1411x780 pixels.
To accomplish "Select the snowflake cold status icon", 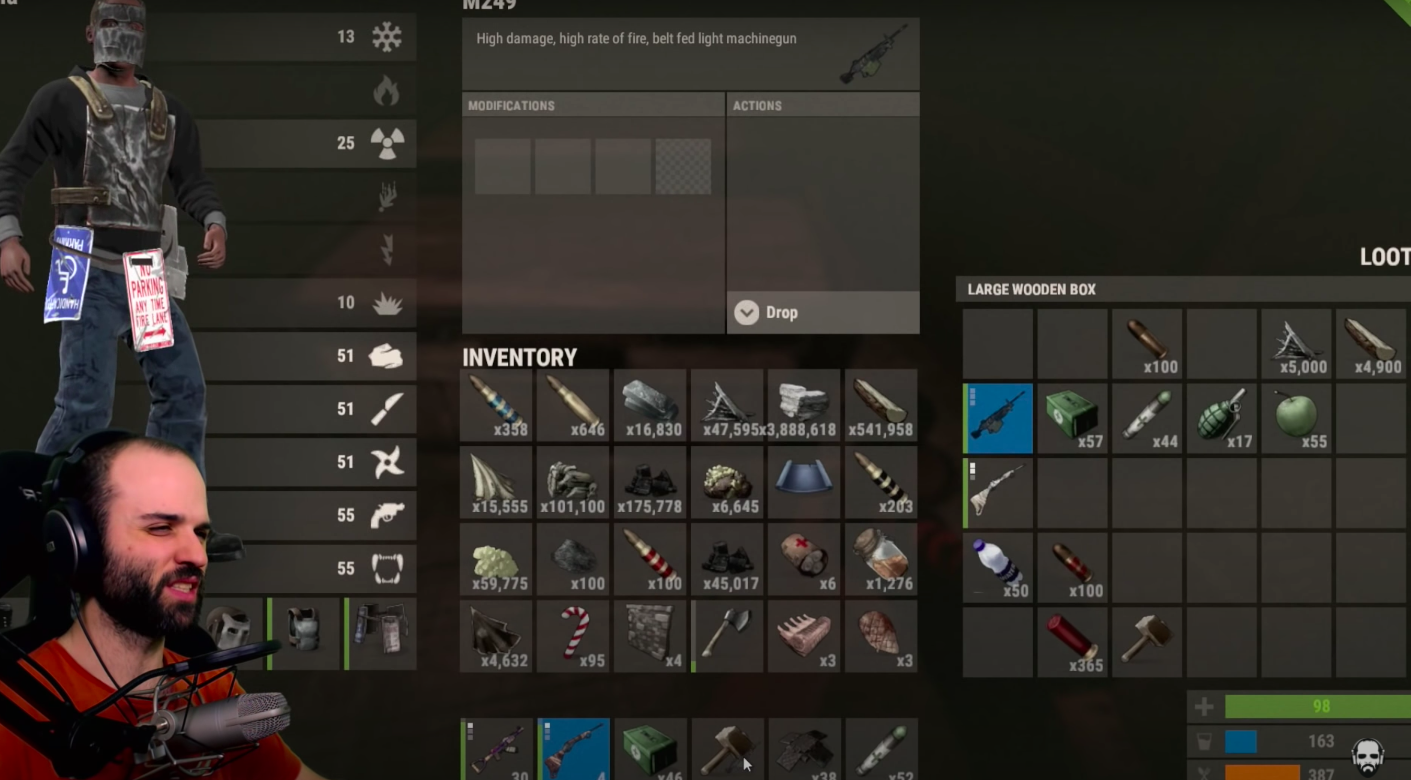I will pos(388,37).
